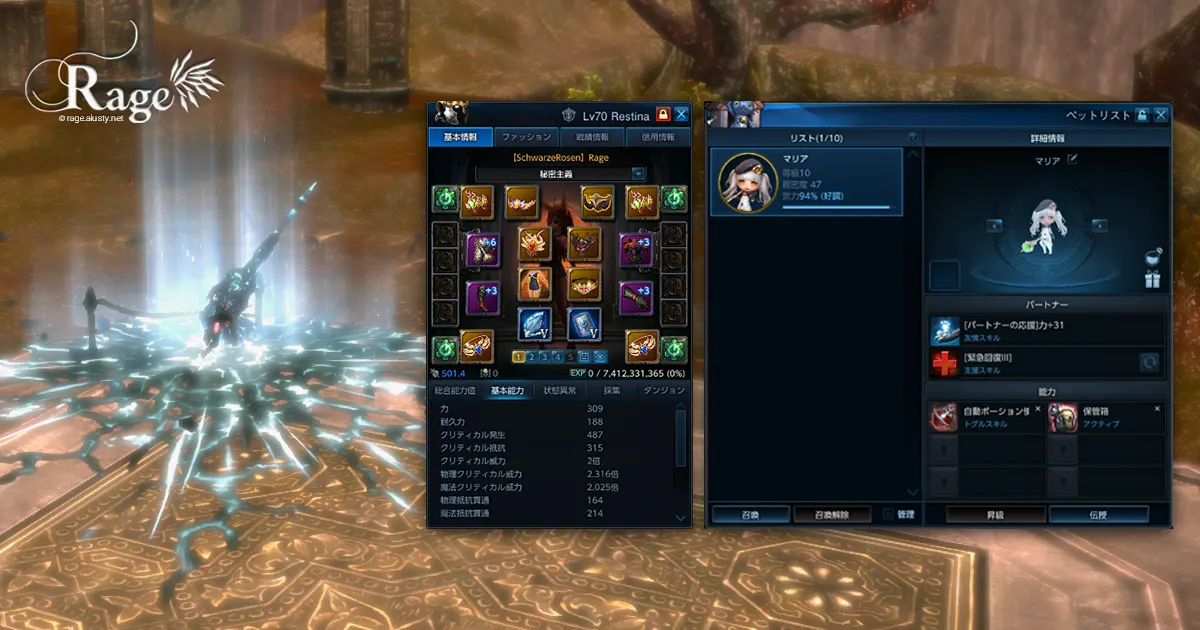Rename the pet with the edit icon
This screenshot has height=630, width=1200.
tap(1073, 159)
